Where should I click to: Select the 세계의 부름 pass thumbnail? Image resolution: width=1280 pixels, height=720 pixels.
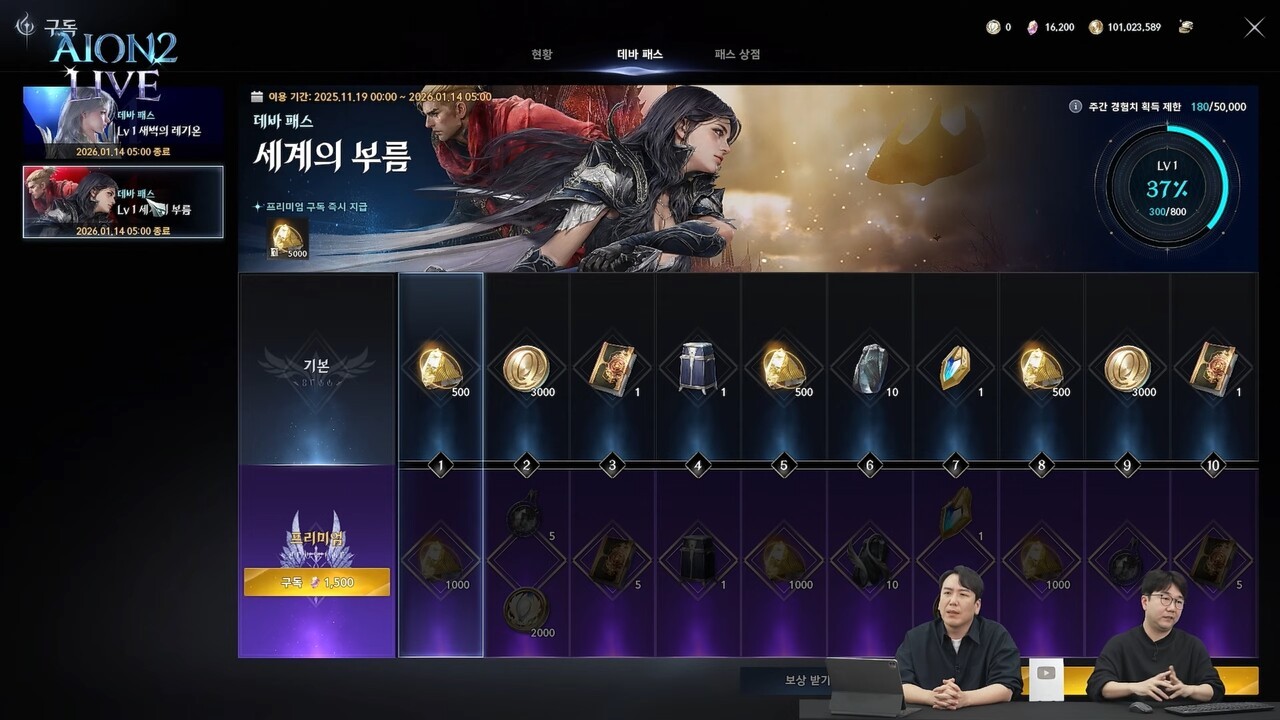point(123,202)
